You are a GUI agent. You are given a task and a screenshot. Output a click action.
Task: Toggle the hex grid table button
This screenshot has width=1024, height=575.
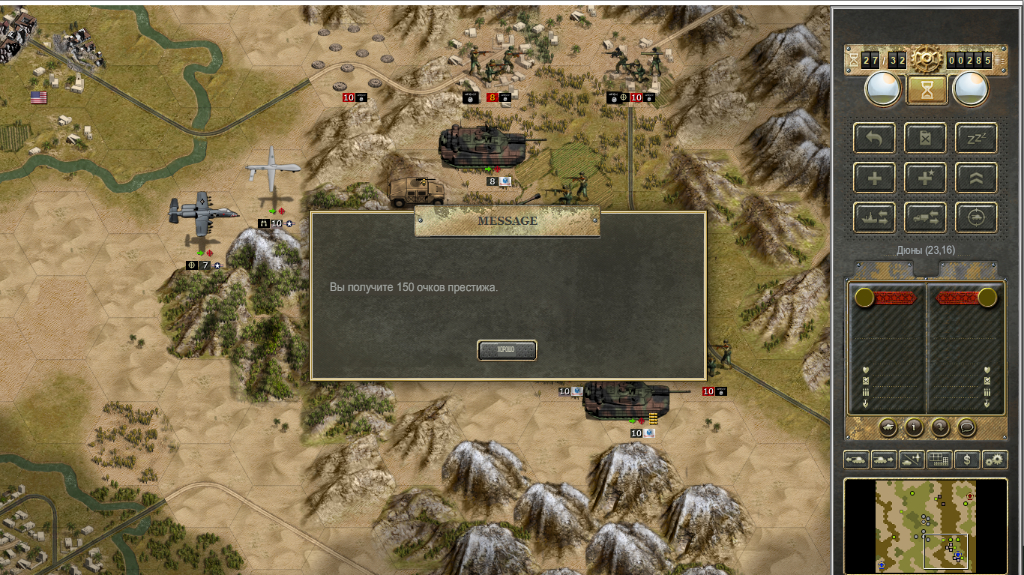pyautogui.click(x=939, y=459)
